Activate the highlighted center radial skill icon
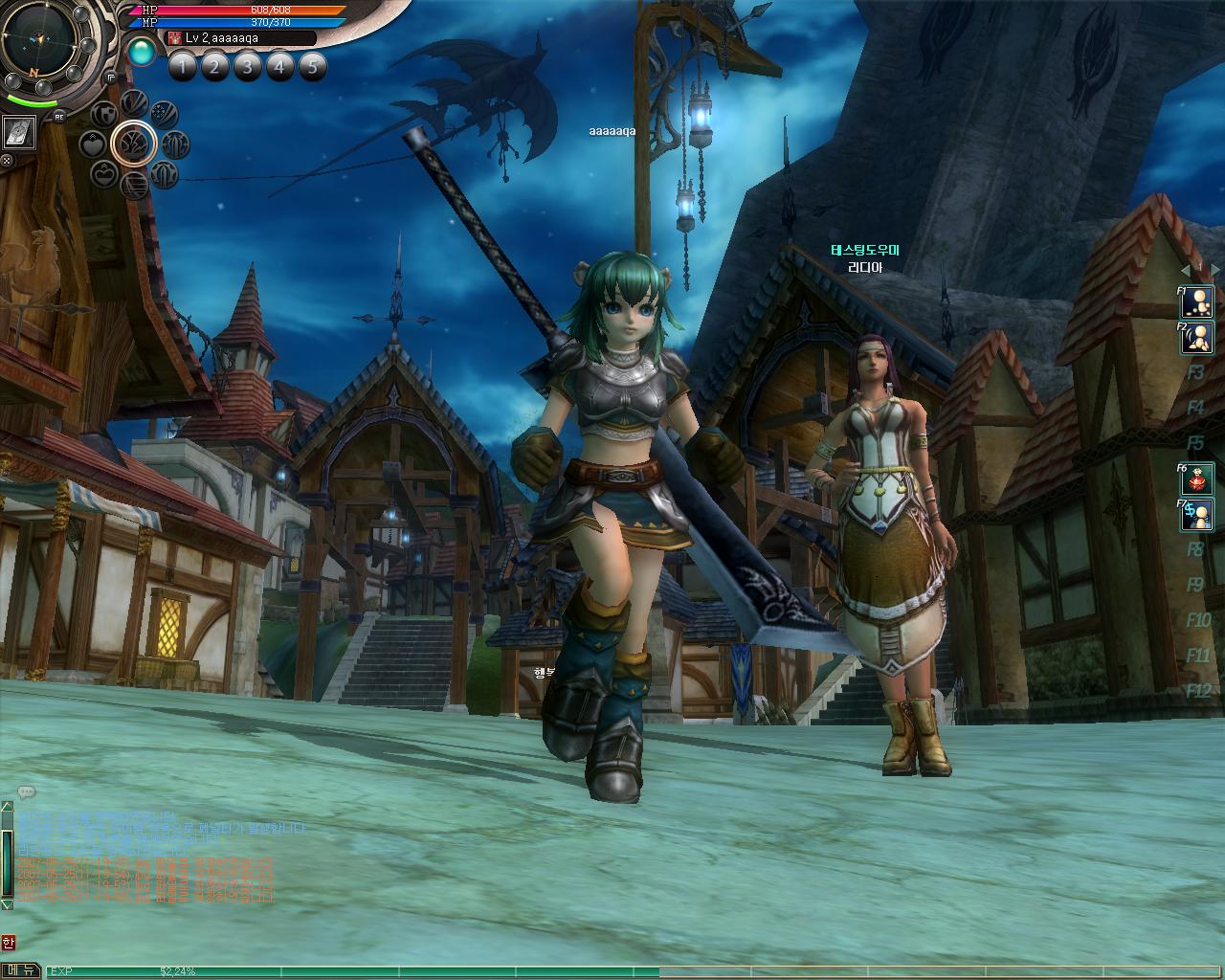Image resolution: width=1225 pixels, height=980 pixels. [x=134, y=144]
